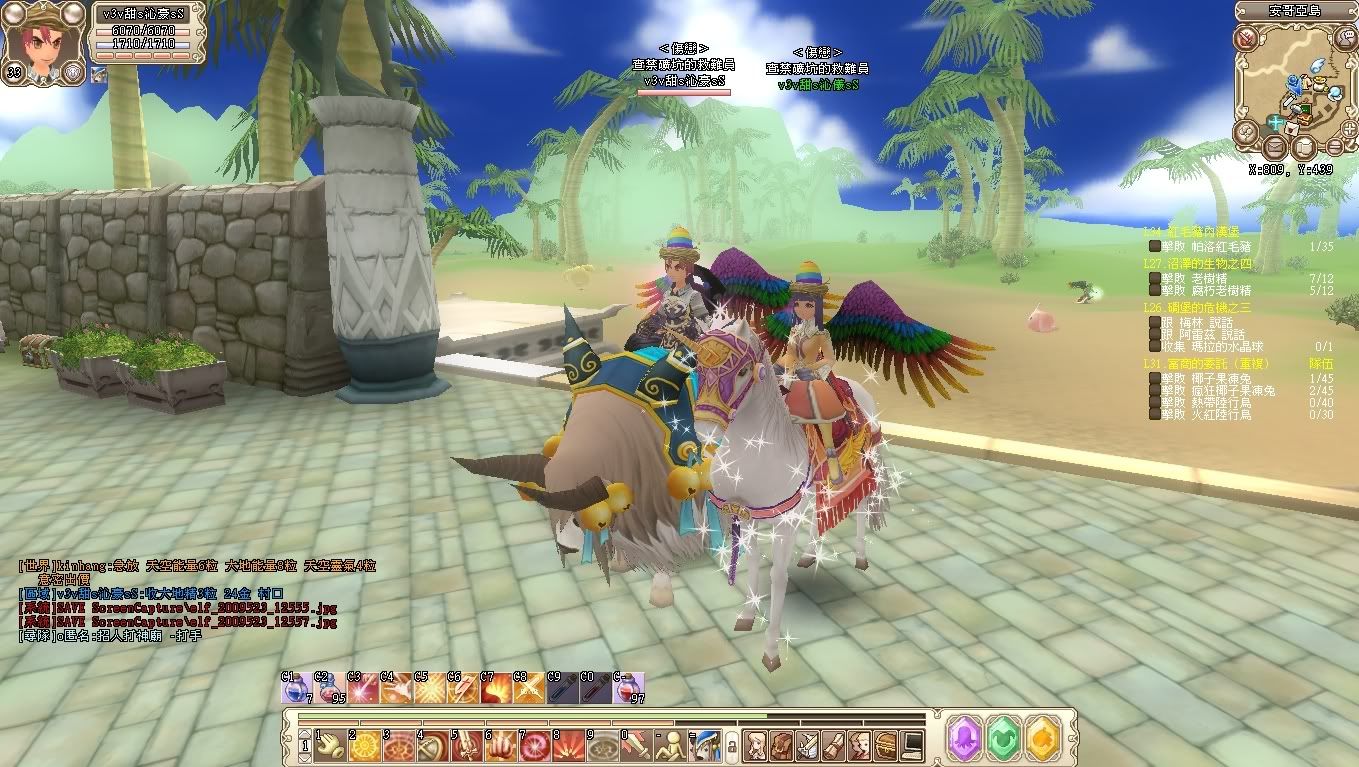This screenshot has width=1359, height=767.
Task: Open the treasure chest menu button
Action: point(886,745)
